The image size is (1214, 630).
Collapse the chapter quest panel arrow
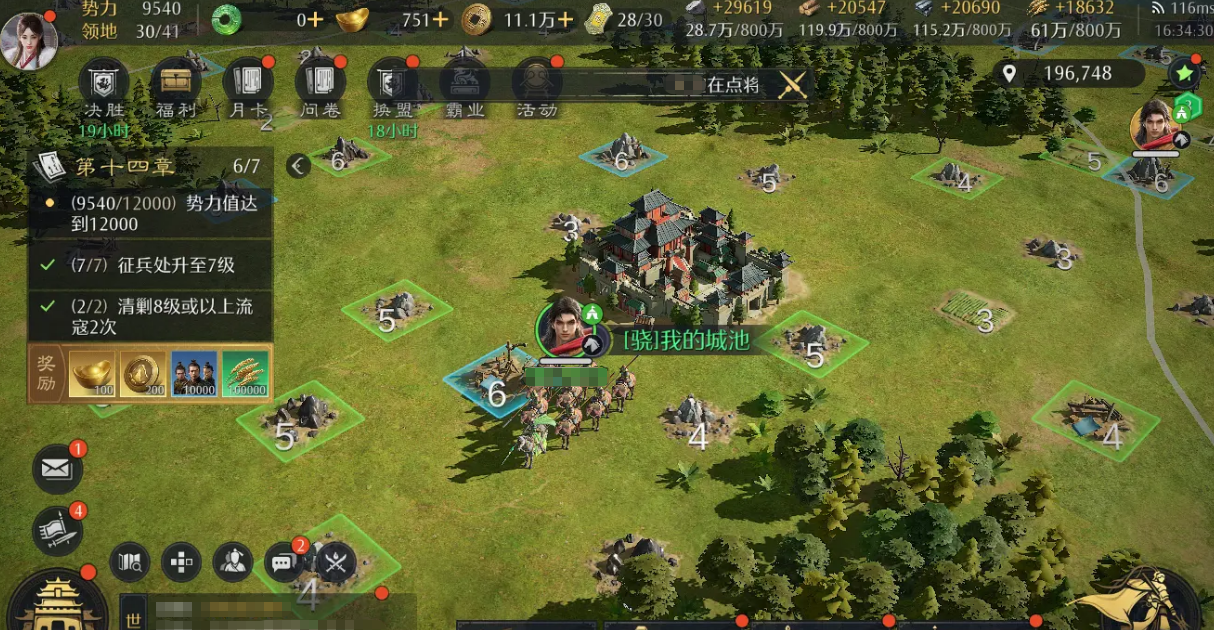298,166
